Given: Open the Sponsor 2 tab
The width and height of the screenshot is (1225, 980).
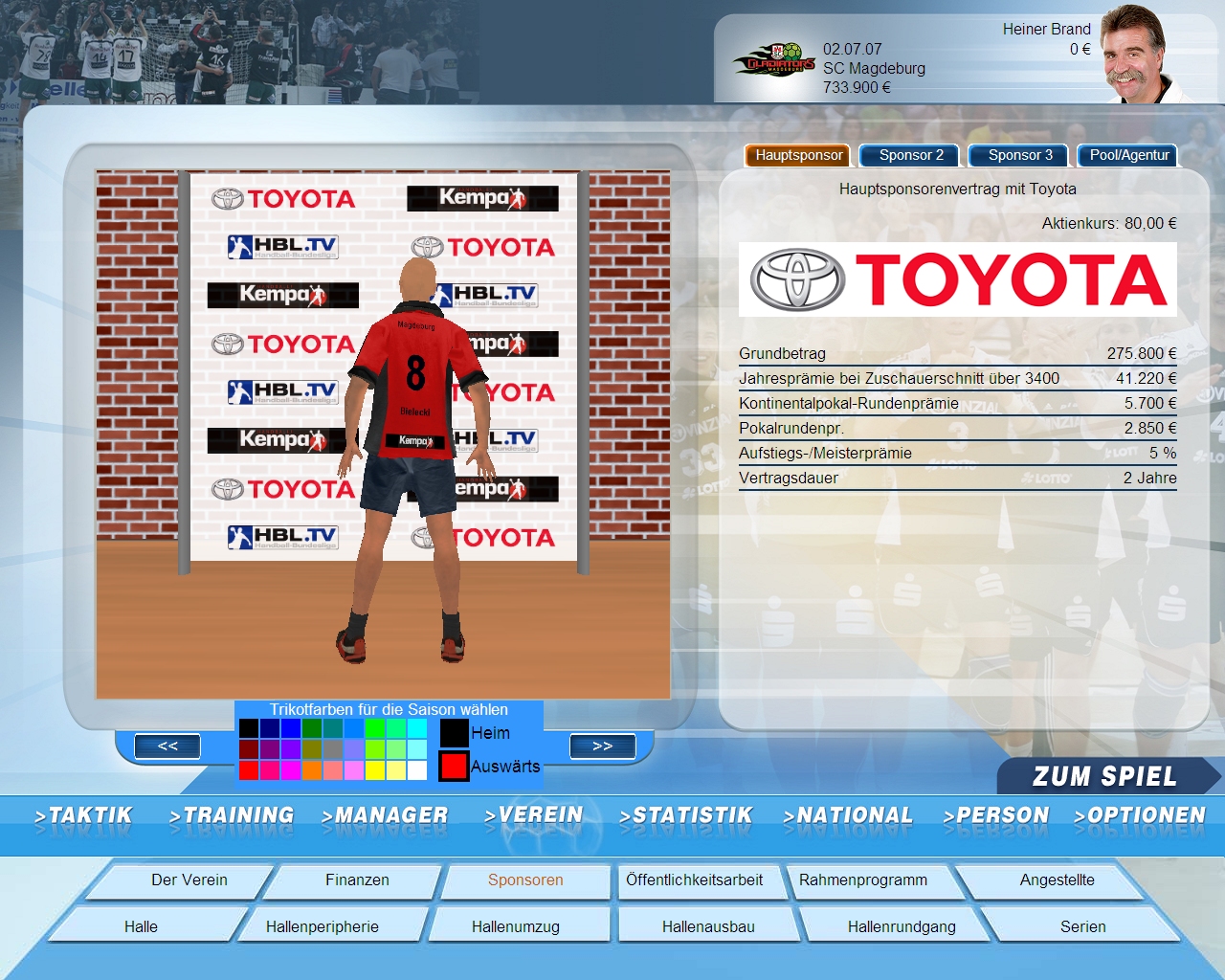Looking at the screenshot, I should point(910,155).
